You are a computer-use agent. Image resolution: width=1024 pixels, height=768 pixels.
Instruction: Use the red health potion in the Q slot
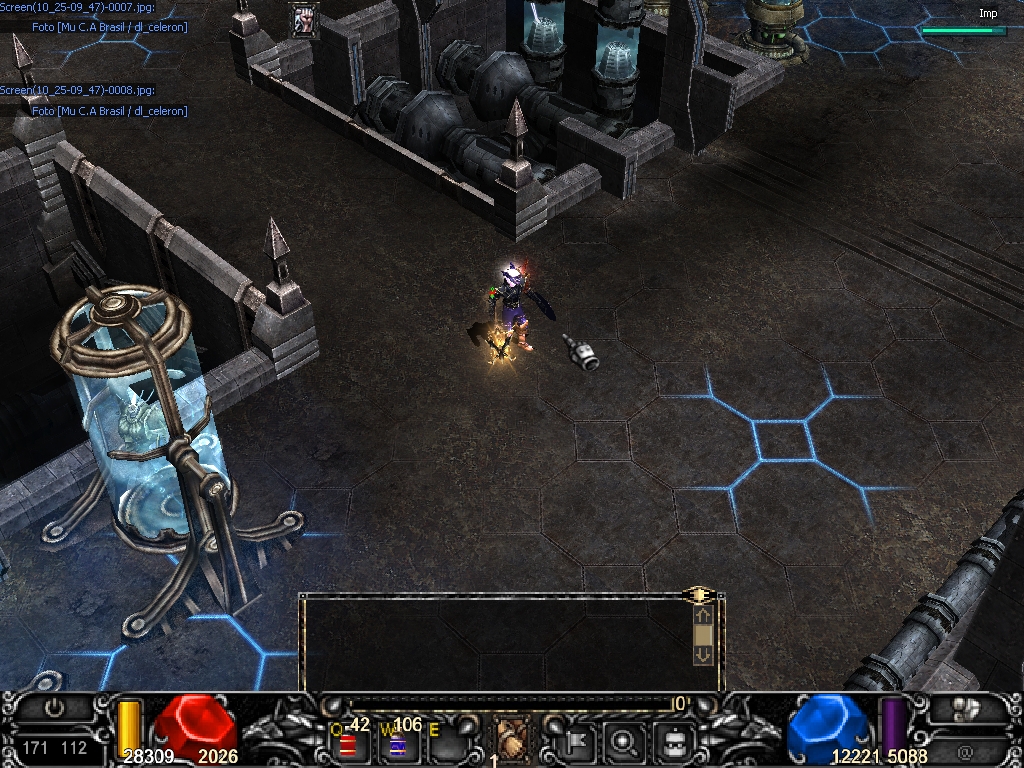[348, 744]
